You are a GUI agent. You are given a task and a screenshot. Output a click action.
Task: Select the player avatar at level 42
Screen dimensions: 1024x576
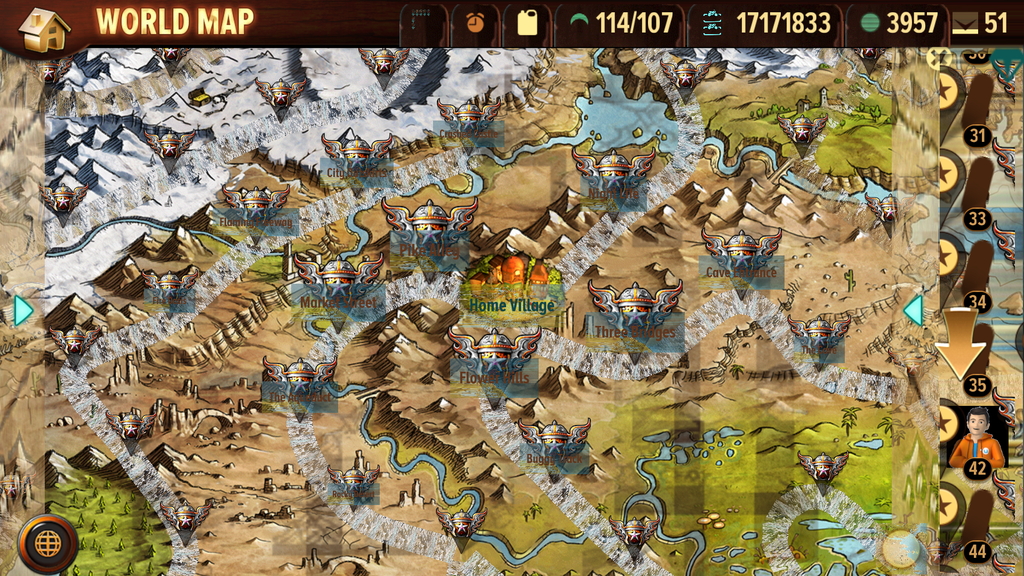coord(976,438)
